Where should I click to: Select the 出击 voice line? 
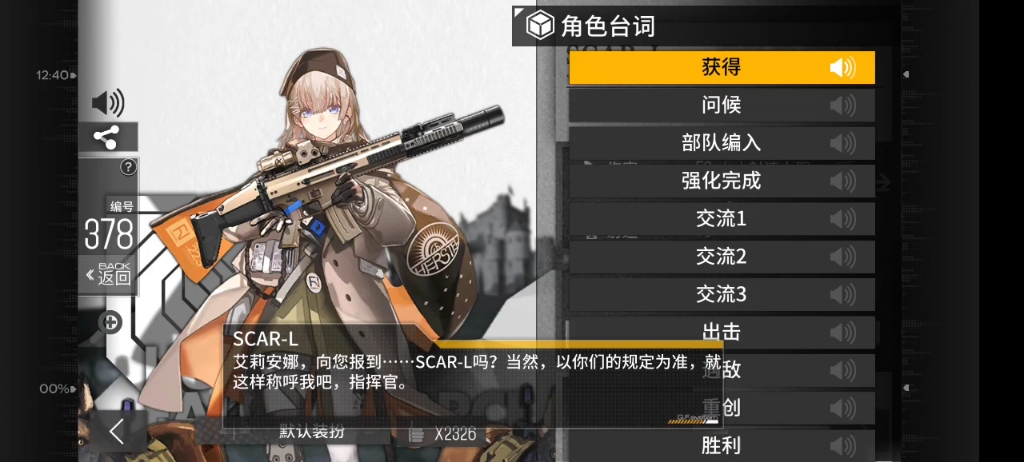[x=721, y=332]
